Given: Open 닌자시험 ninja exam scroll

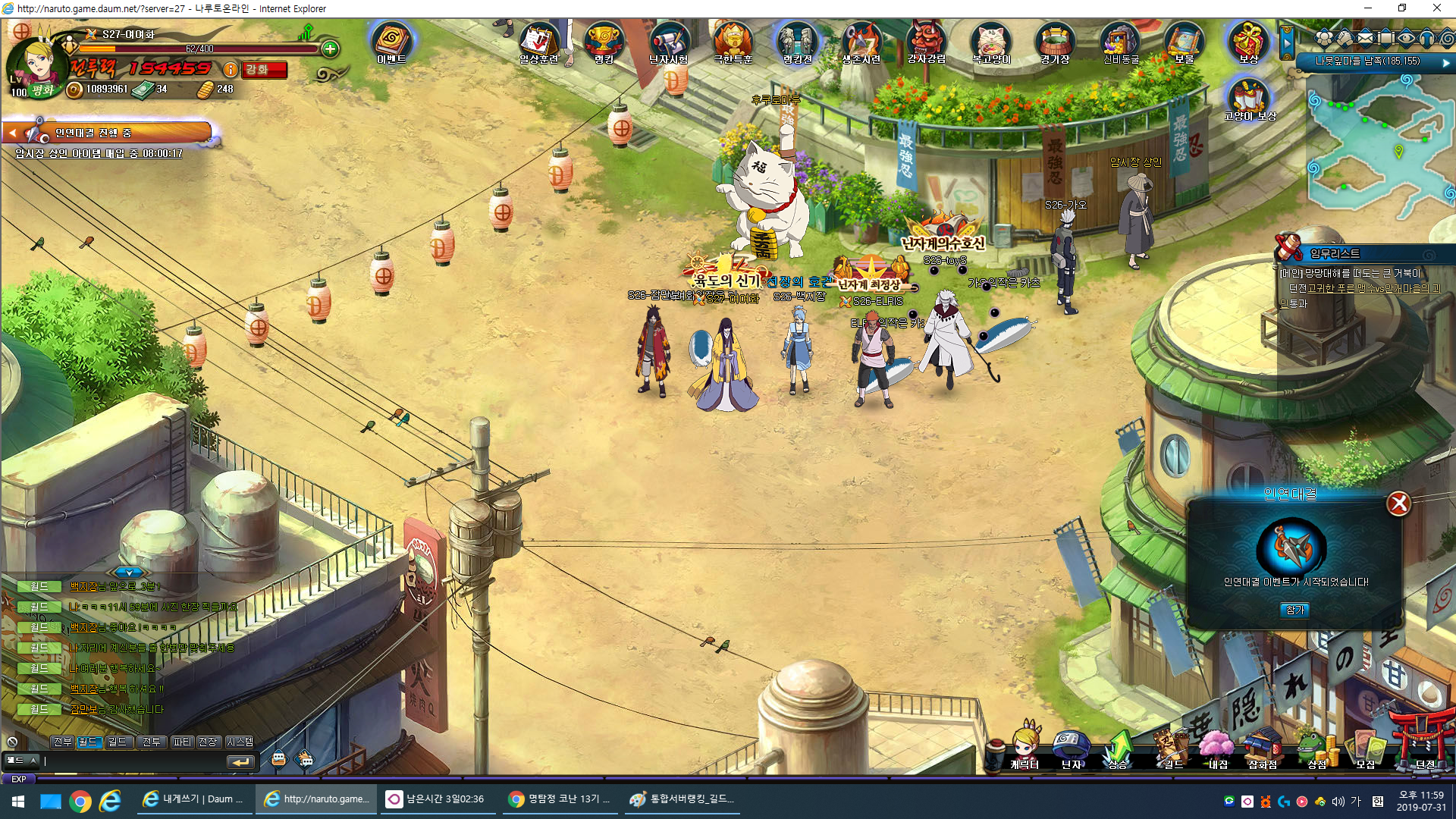Looking at the screenshot, I should pyautogui.click(x=668, y=42).
